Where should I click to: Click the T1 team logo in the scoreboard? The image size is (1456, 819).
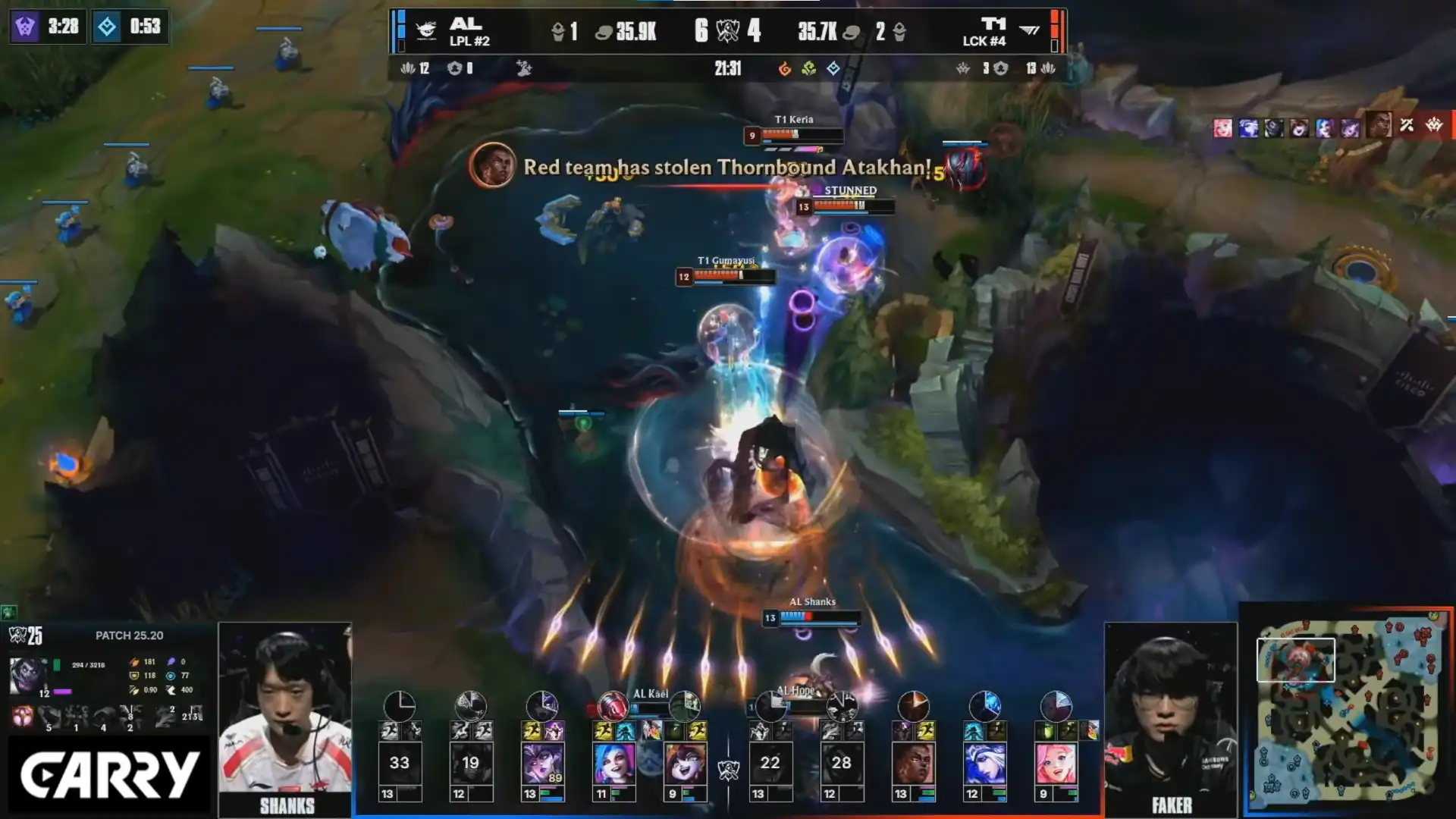pos(1029,31)
